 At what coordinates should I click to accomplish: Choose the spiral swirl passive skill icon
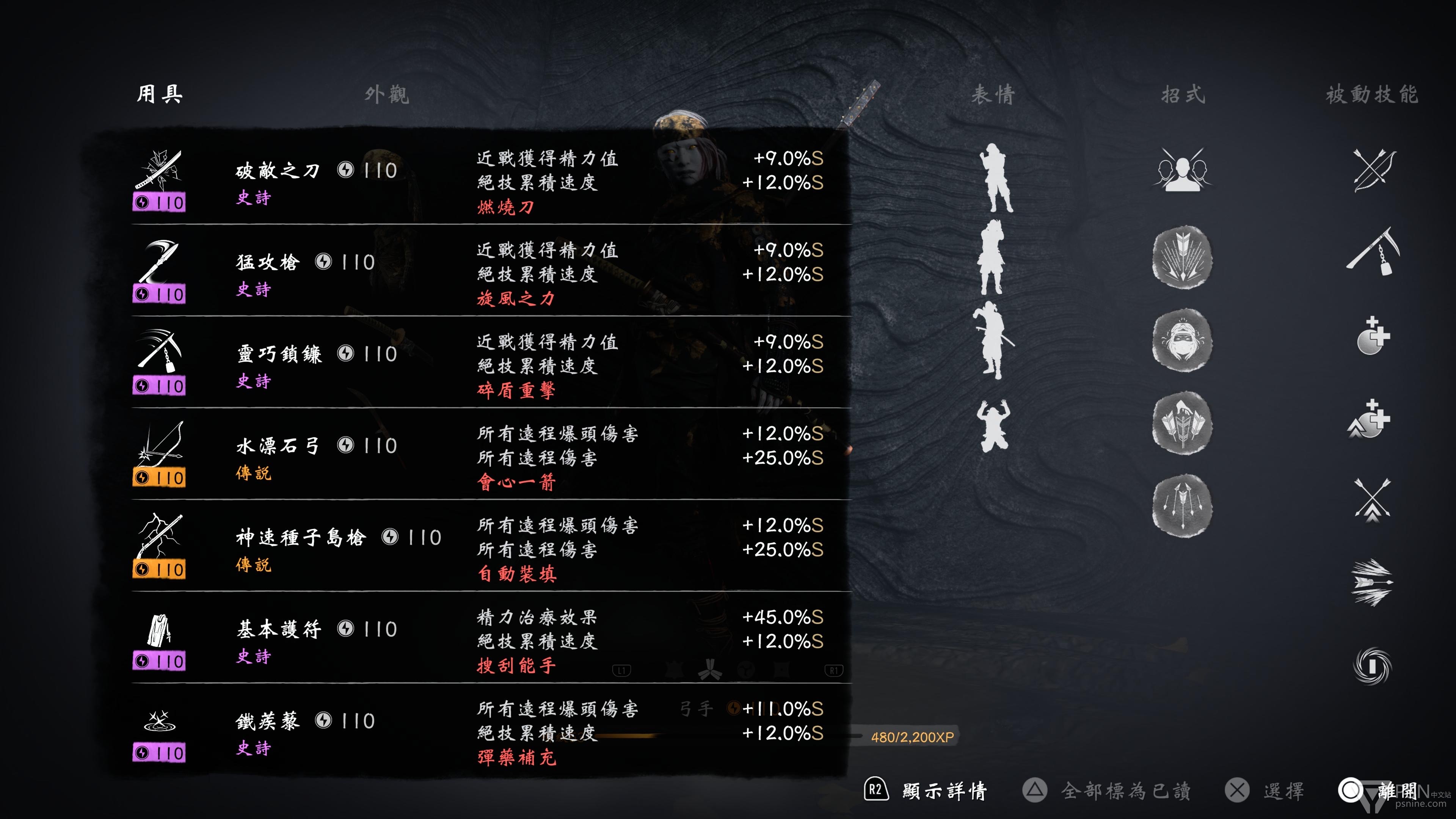pyautogui.click(x=1372, y=665)
